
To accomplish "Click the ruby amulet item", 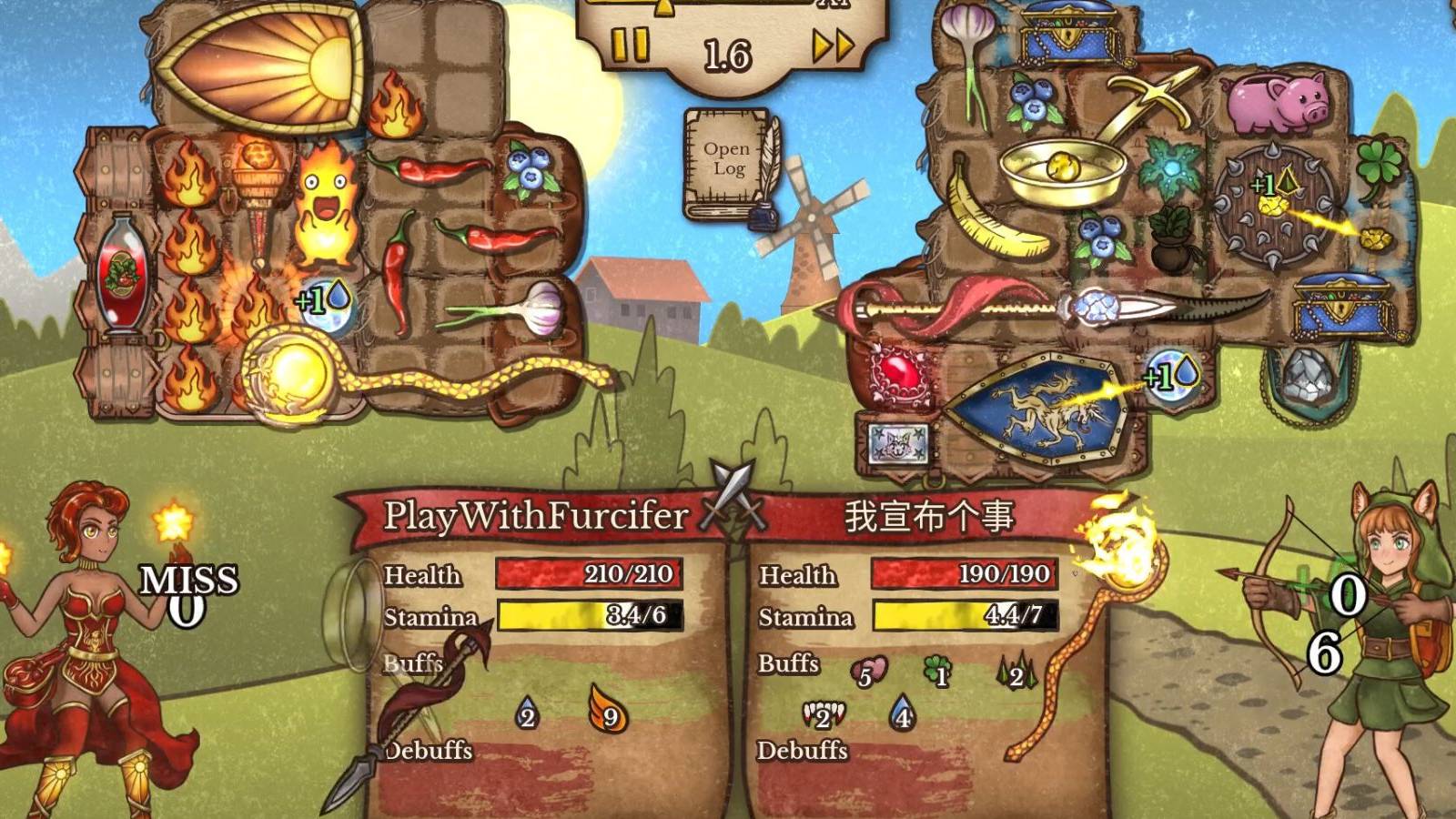I will [896, 378].
